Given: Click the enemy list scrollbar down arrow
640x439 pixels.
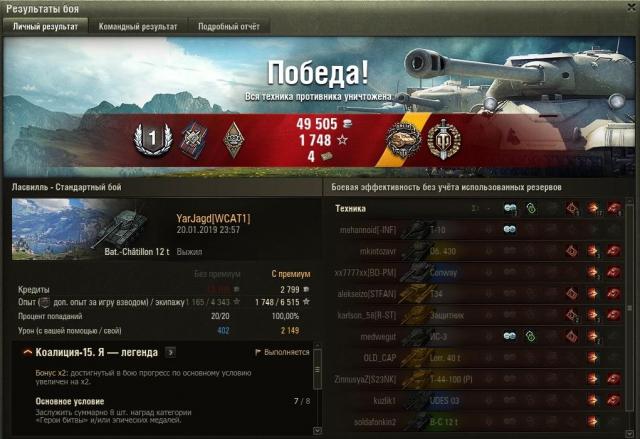Looking at the screenshot, I should coord(629,432).
